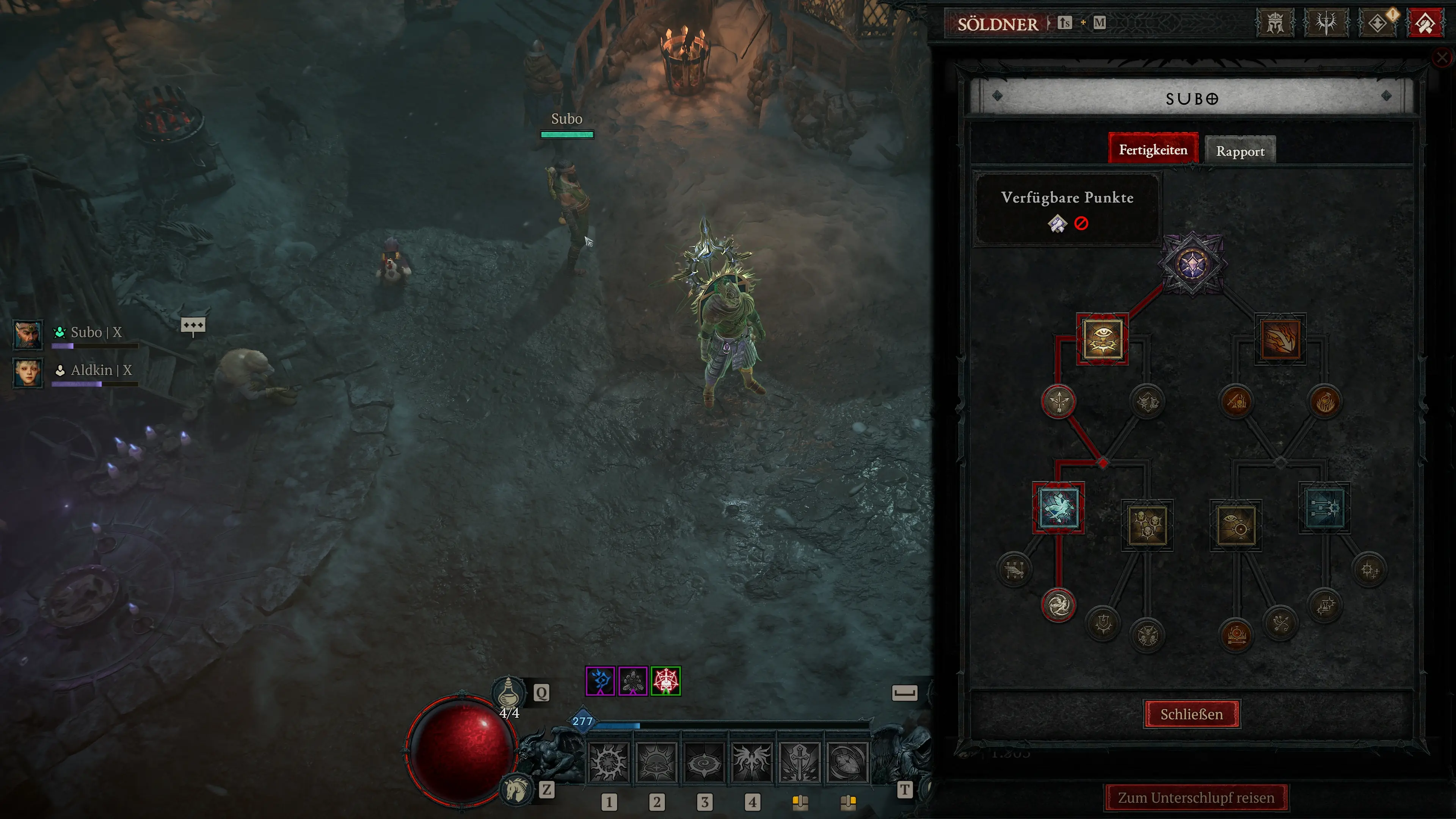The image size is (1456, 819).
Task: Select the blue arrows skill node
Action: click(1324, 508)
